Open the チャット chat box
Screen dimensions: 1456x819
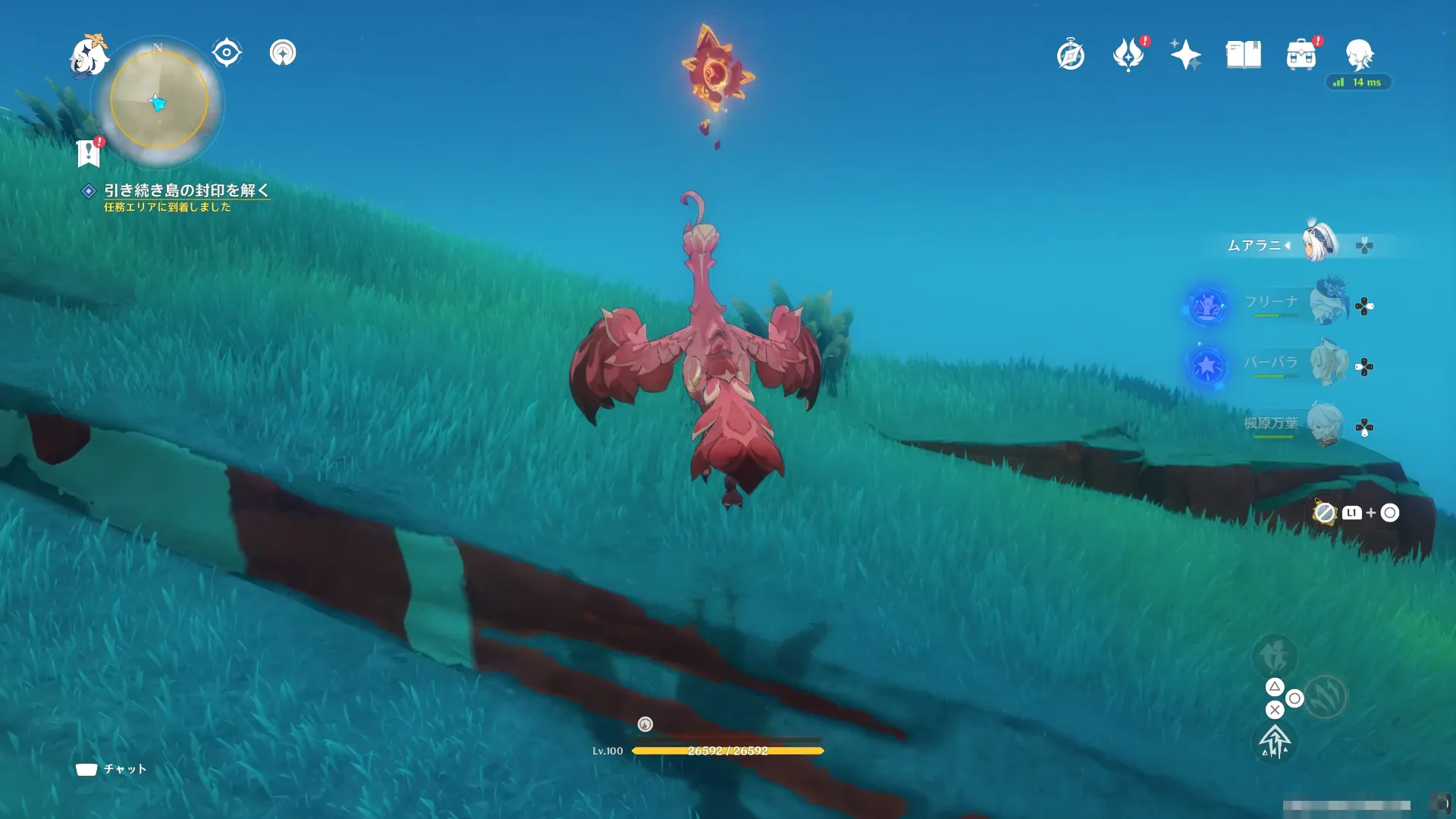coord(111,769)
